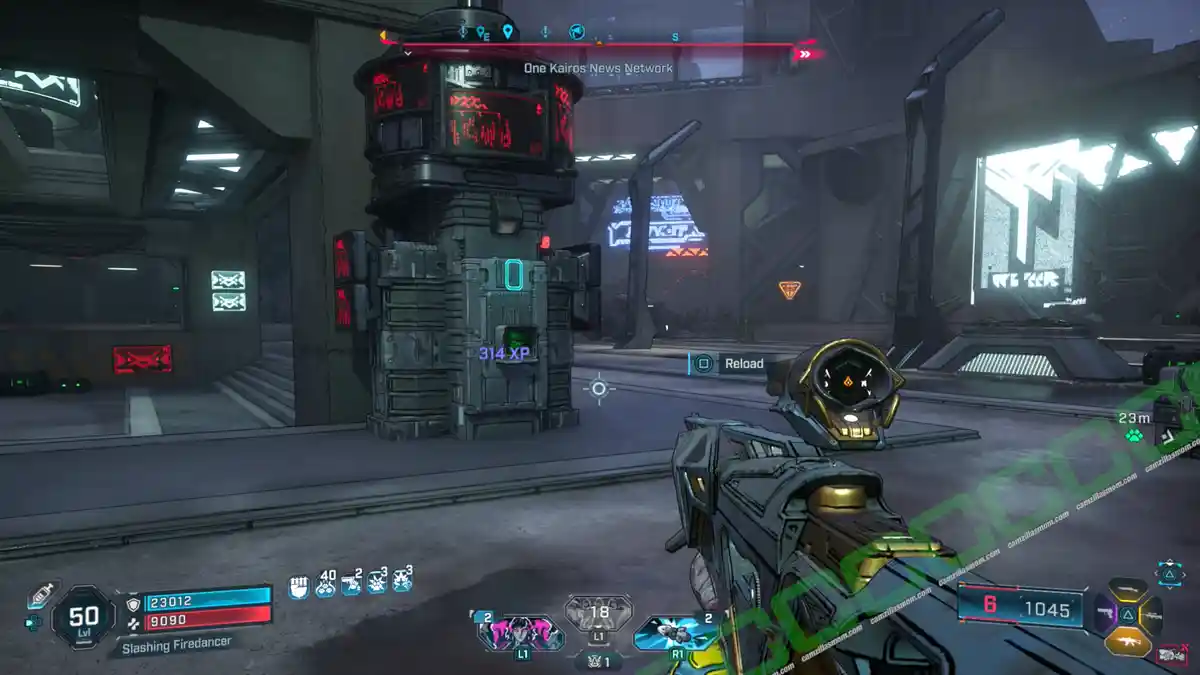Switch to the purple pistol weapon slot
Screen dimensions: 1200x675
point(1106,614)
